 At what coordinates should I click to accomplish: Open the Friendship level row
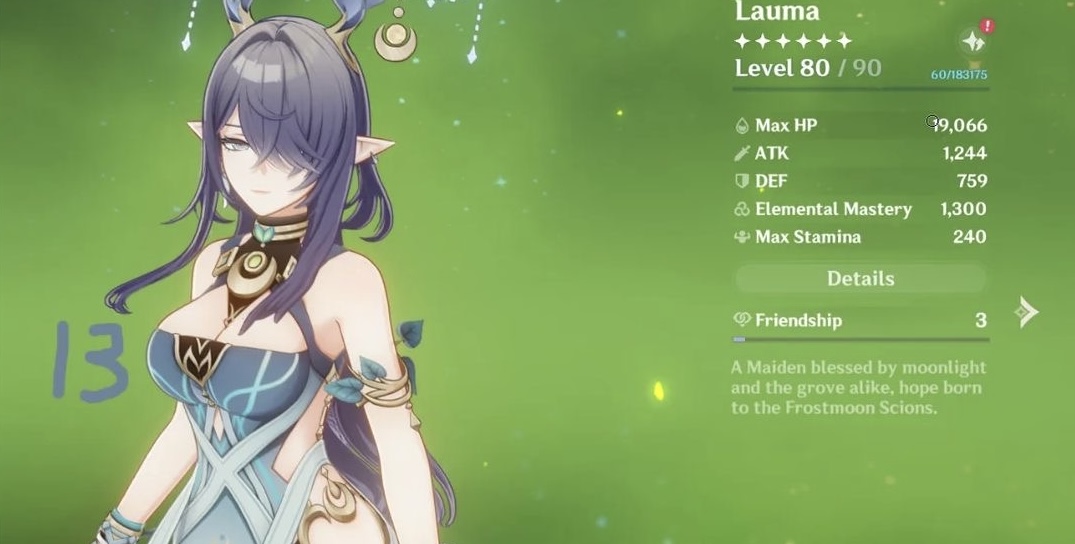(860, 320)
